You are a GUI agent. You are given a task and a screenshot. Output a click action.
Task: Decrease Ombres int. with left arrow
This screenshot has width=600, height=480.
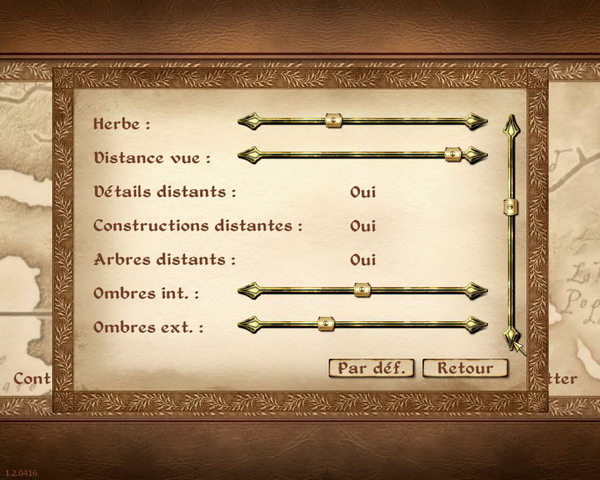tap(250, 290)
